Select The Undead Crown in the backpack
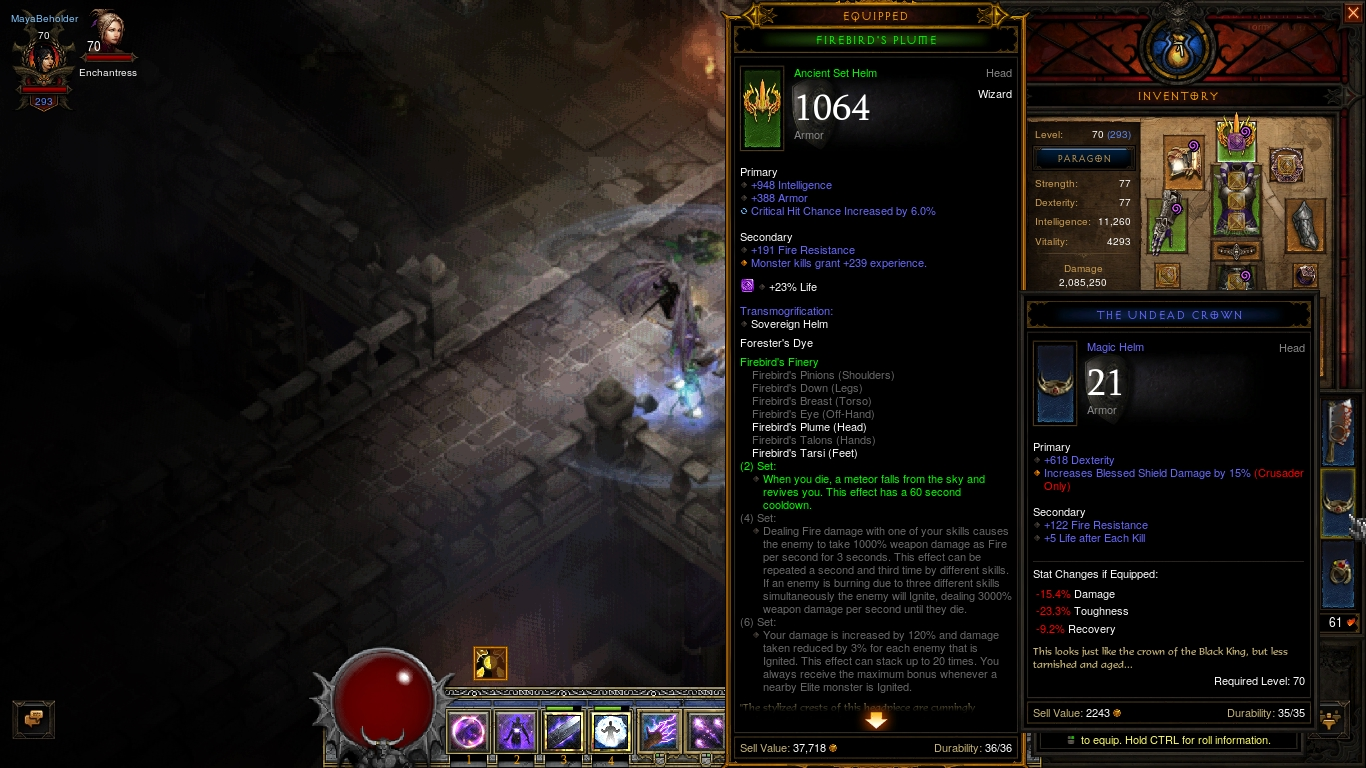This screenshot has height=768, width=1366. click(1340, 504)
